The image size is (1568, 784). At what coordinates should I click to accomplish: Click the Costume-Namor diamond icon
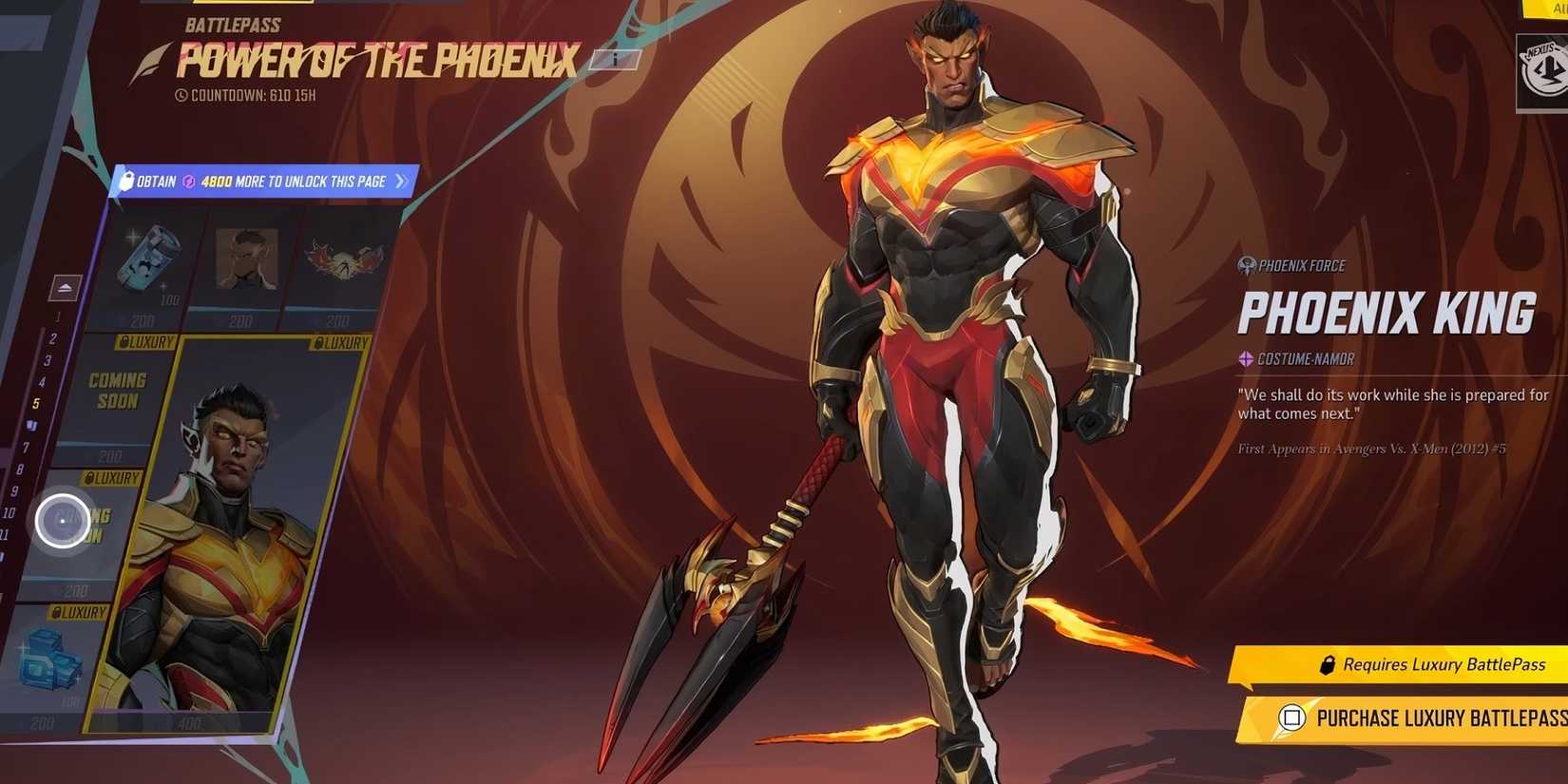coord(1246,359)
